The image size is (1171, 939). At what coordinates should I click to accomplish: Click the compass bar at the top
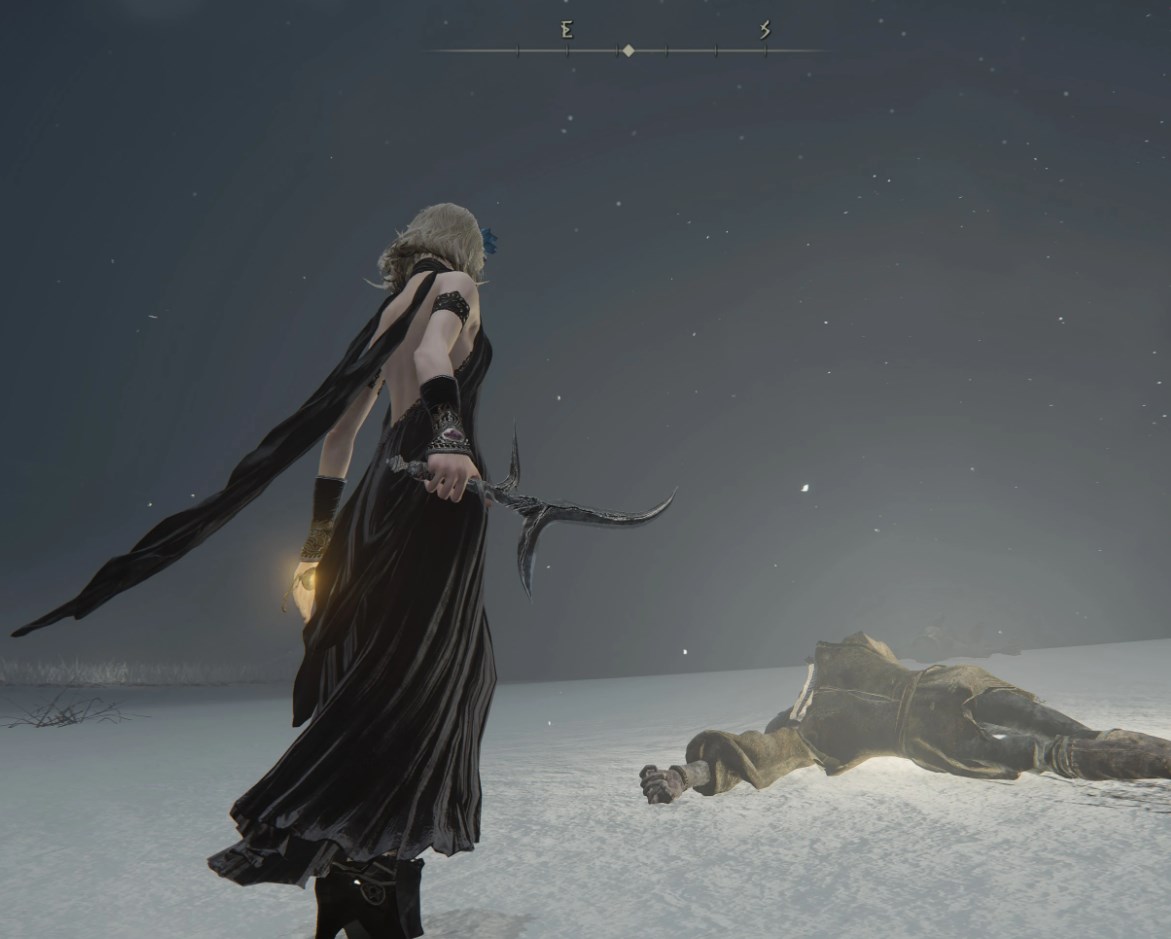pos(627,50)
